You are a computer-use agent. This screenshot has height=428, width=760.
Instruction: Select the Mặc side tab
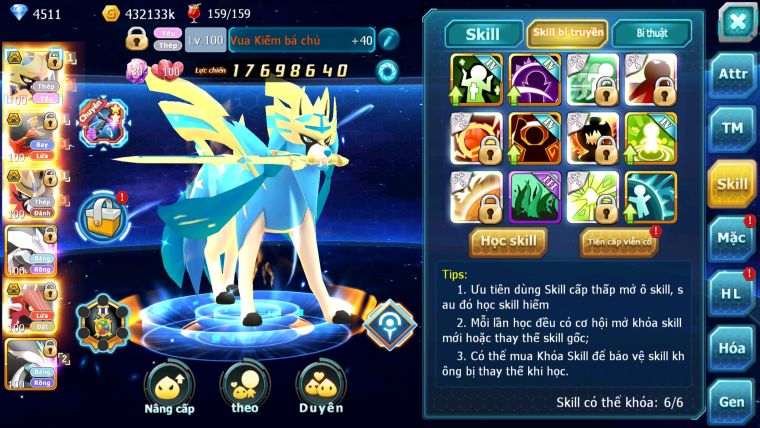(x=732, y=238)
